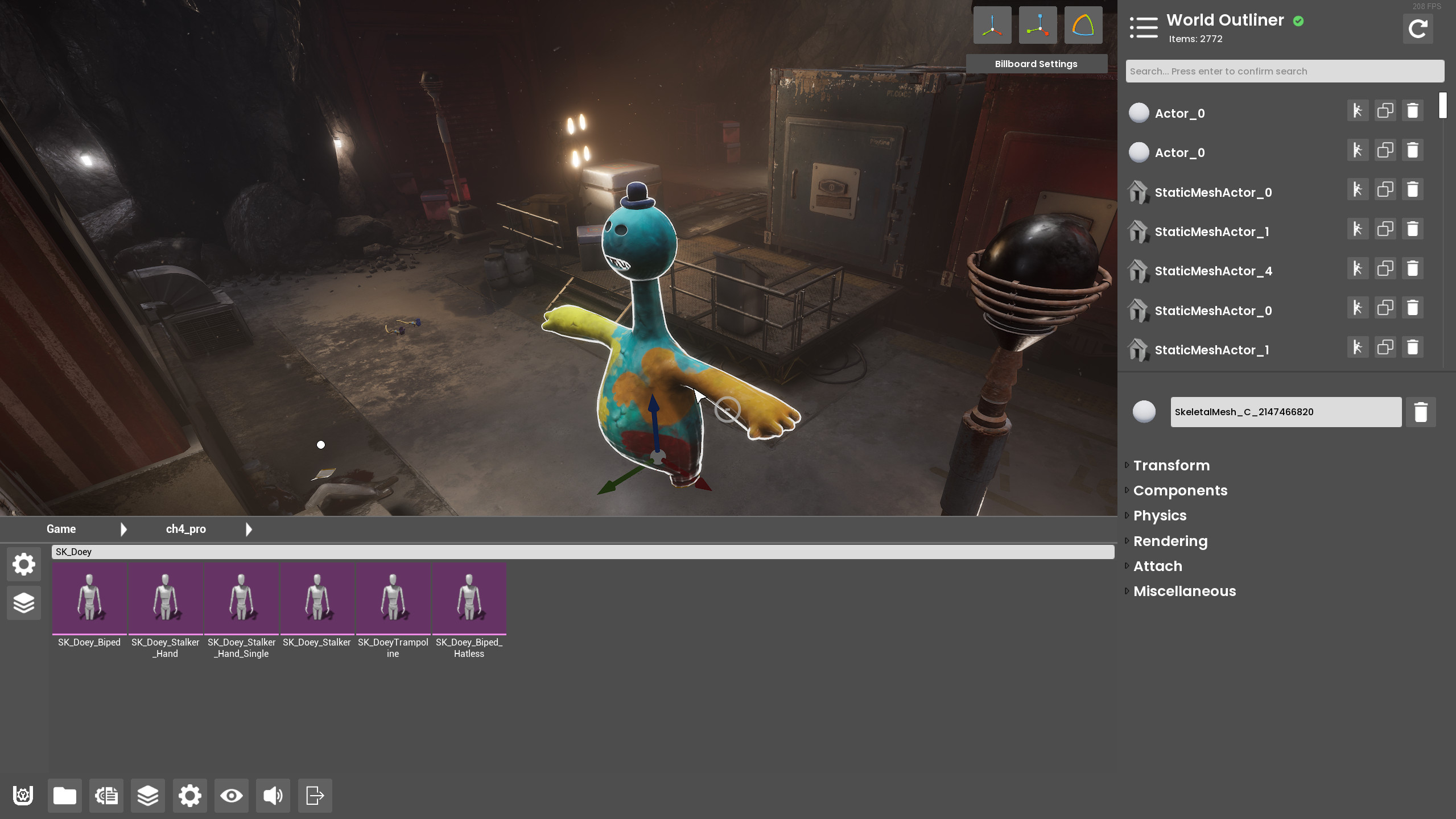
Task: Open Billboard Settings
Action: click(x=1036, y=64)
